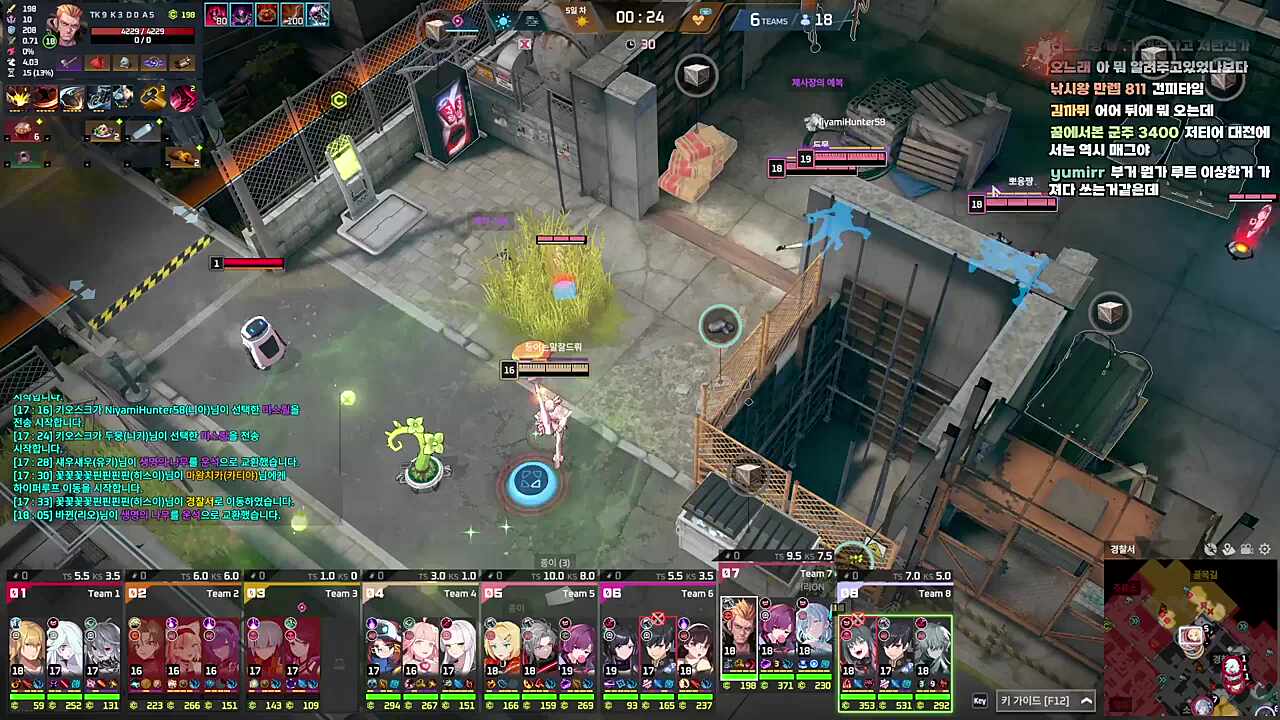The width and height of the screenshot is (1280, 720).
Task: Open the ping marker icon above the minimap
Action: pyautogui.click(x=1210, y=549)
